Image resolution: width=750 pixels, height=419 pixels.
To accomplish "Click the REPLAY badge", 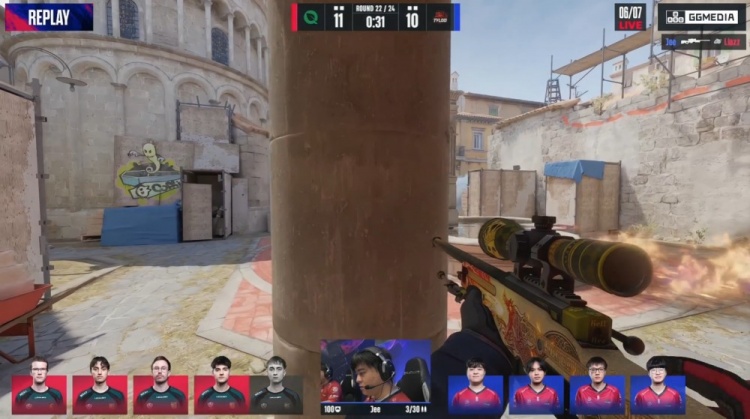I will (48, 16).
